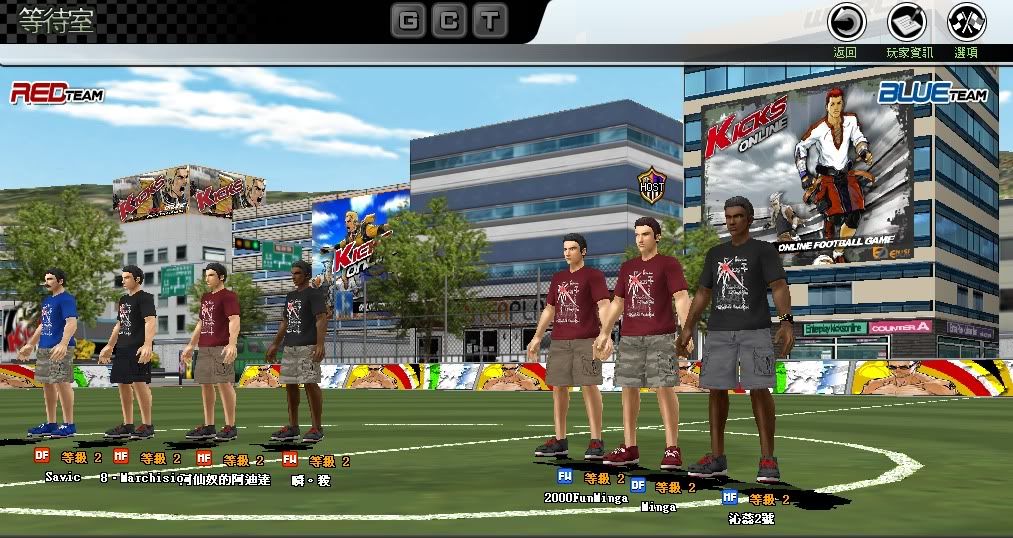Activate the T button in the top bar
Image resolution: width=1013 pixels, height=538 pixels.
[491, 20]
